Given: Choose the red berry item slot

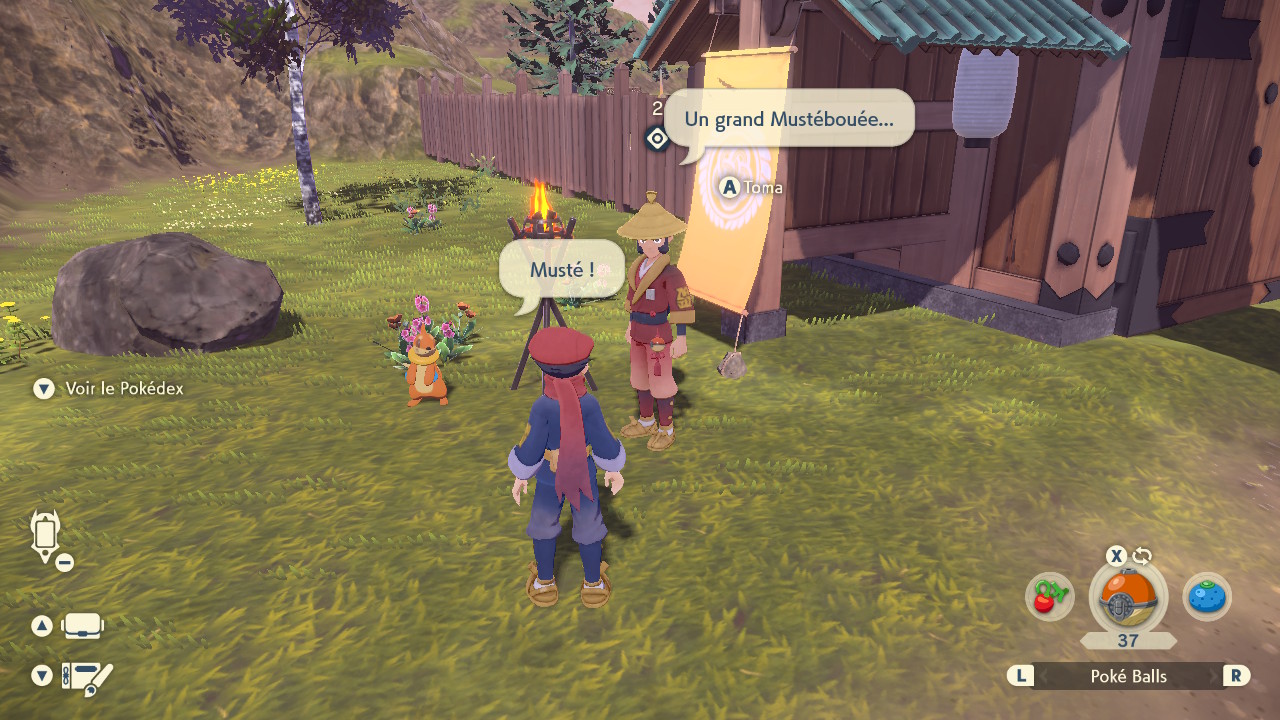Looking at the screenshot, I should (1049, 597).
